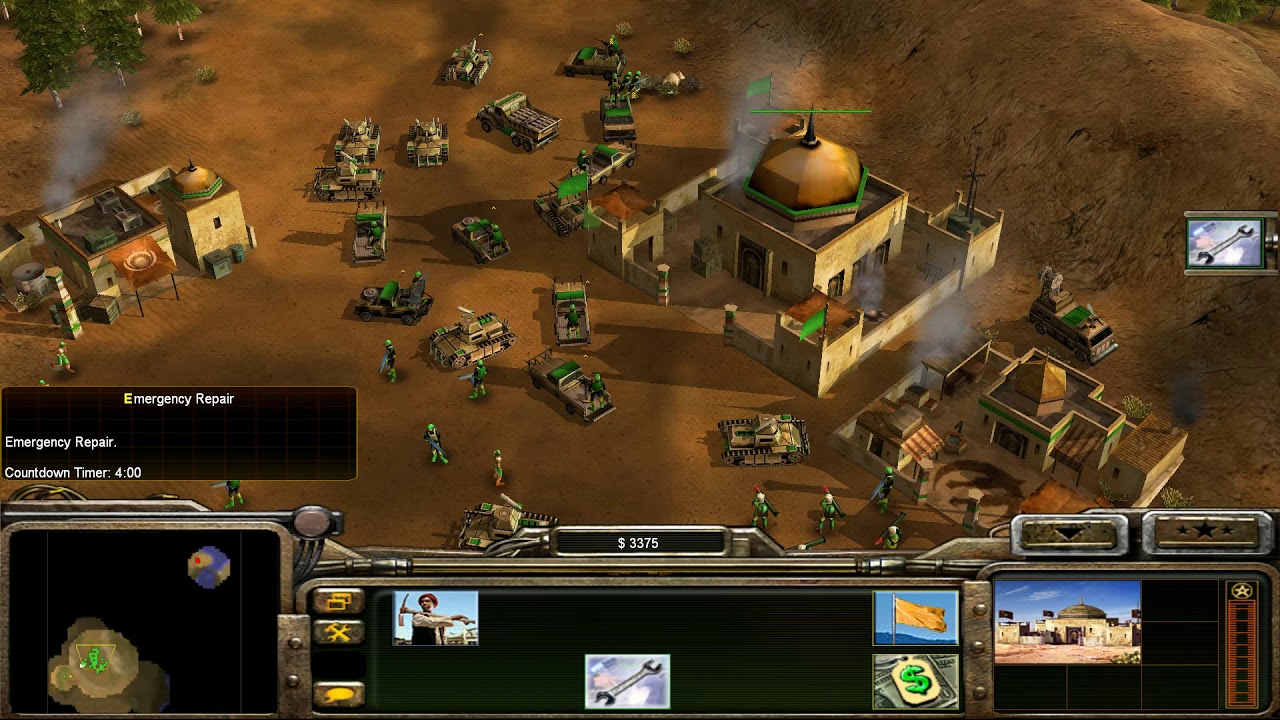The image size is (1280, 720).
Task: Train a Worker from the command bar
Action: [x=435, y=618]
